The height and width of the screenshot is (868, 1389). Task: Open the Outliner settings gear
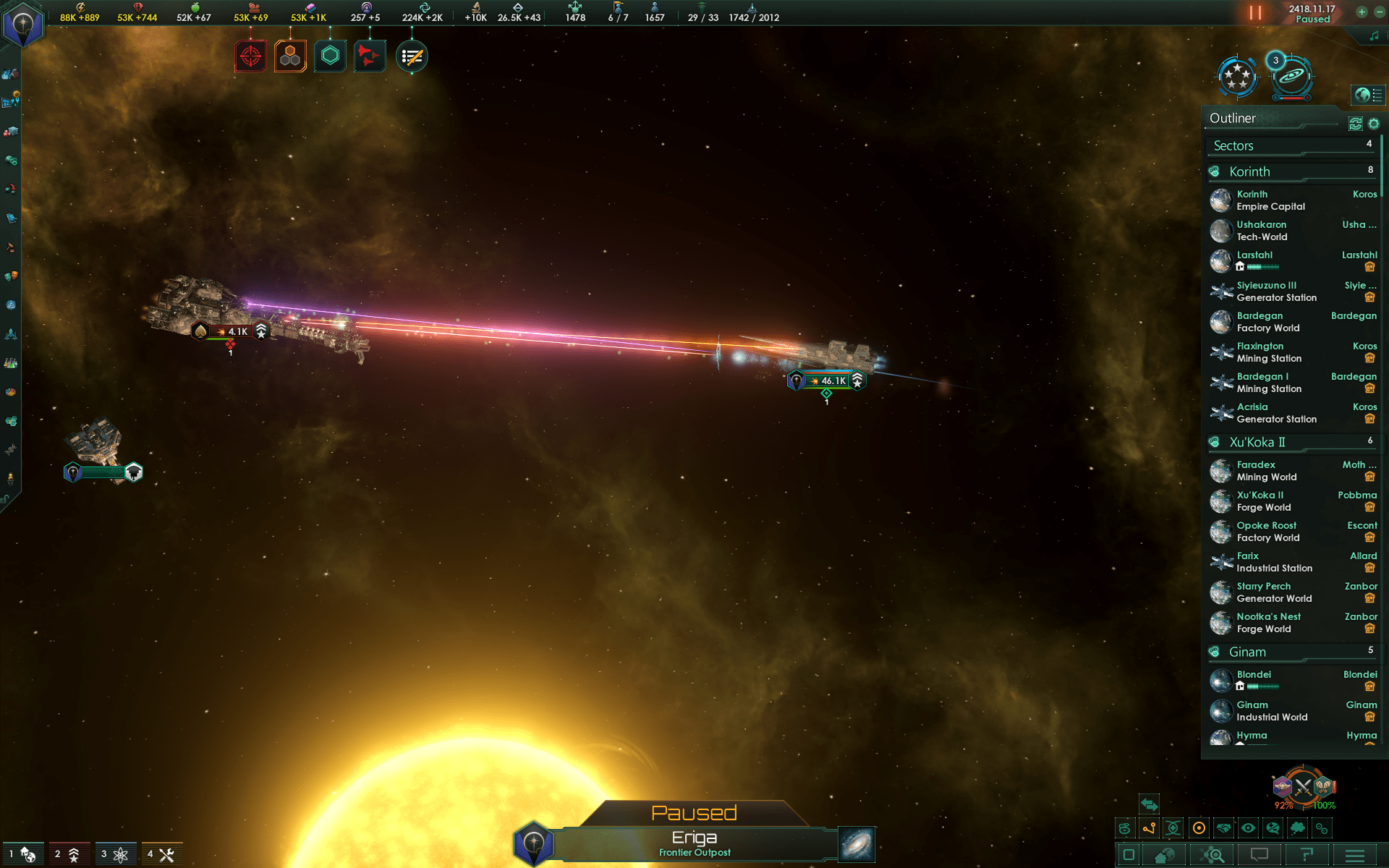[x=1374, y=124]
